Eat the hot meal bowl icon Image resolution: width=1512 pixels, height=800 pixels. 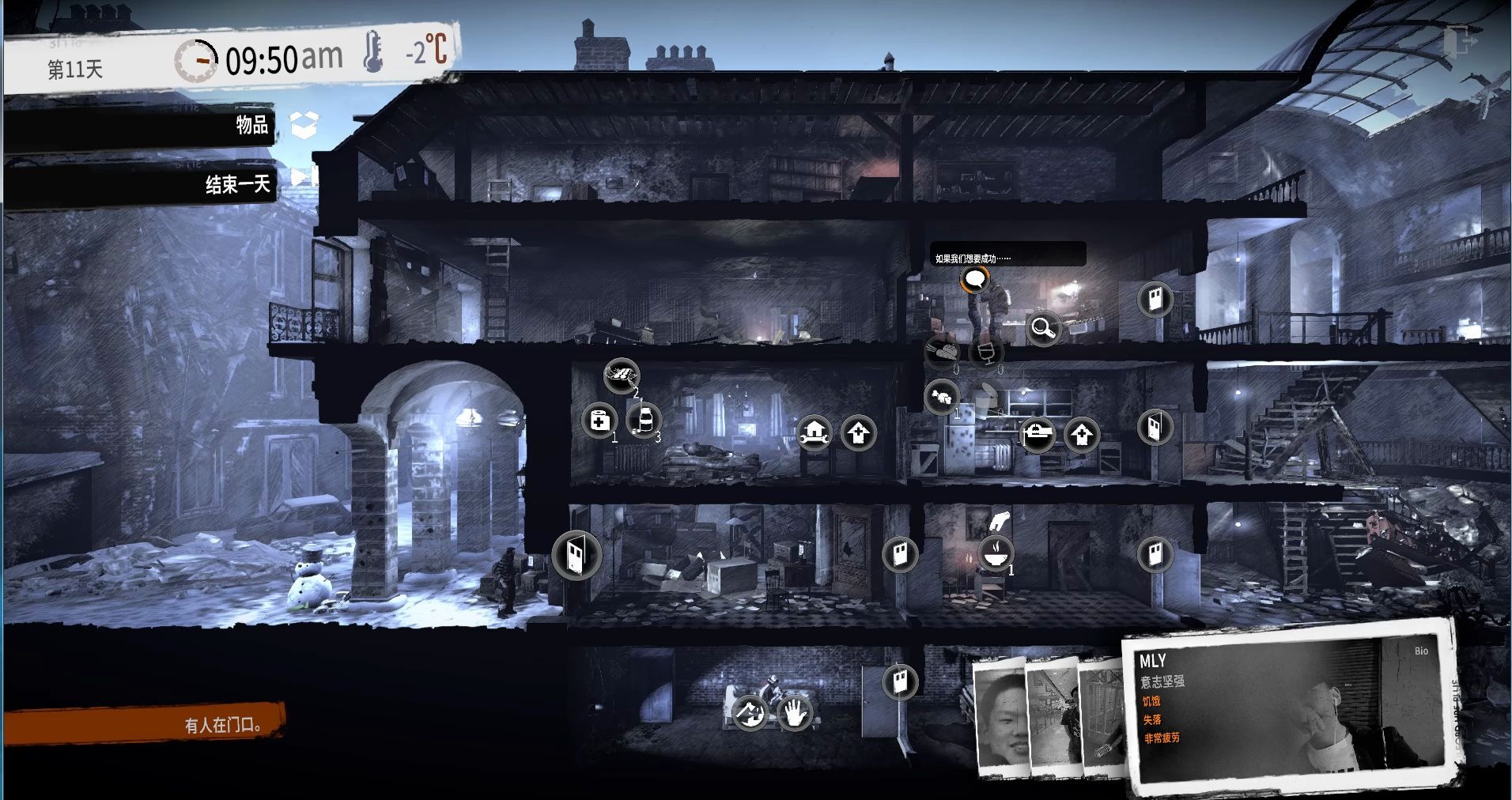(x=996, y=553)
